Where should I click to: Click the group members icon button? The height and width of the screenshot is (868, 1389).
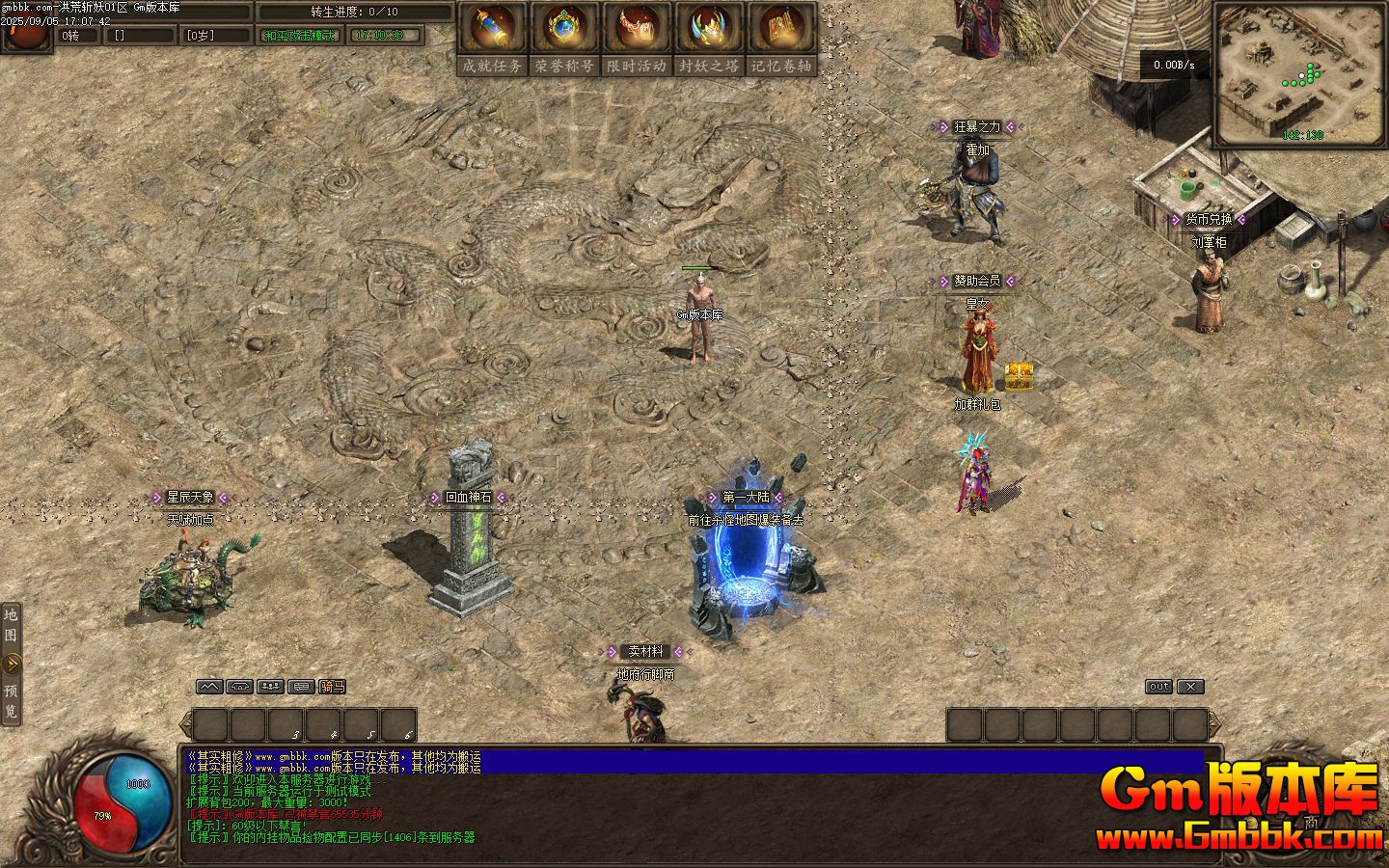[270, 687]
